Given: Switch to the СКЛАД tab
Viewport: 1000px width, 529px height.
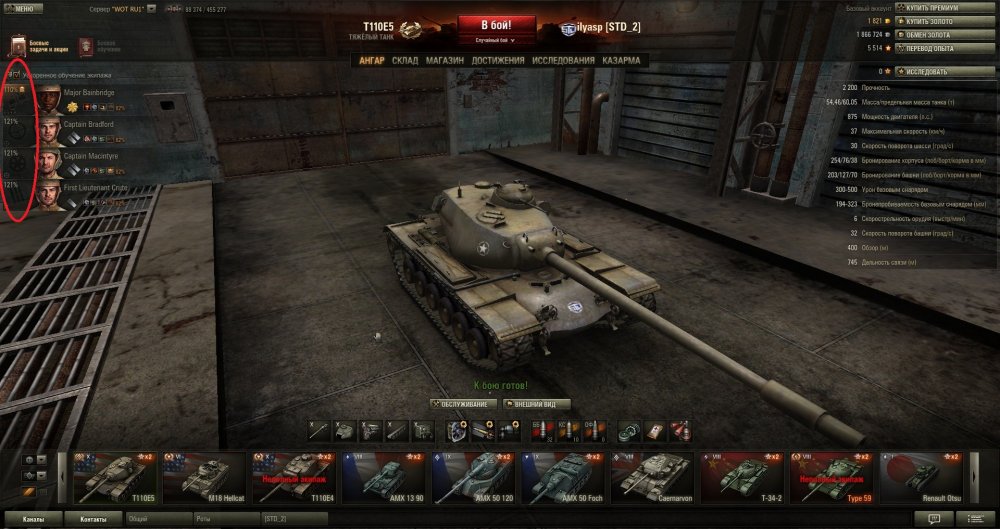Looking at the screenshot, I should click(405, 61).
